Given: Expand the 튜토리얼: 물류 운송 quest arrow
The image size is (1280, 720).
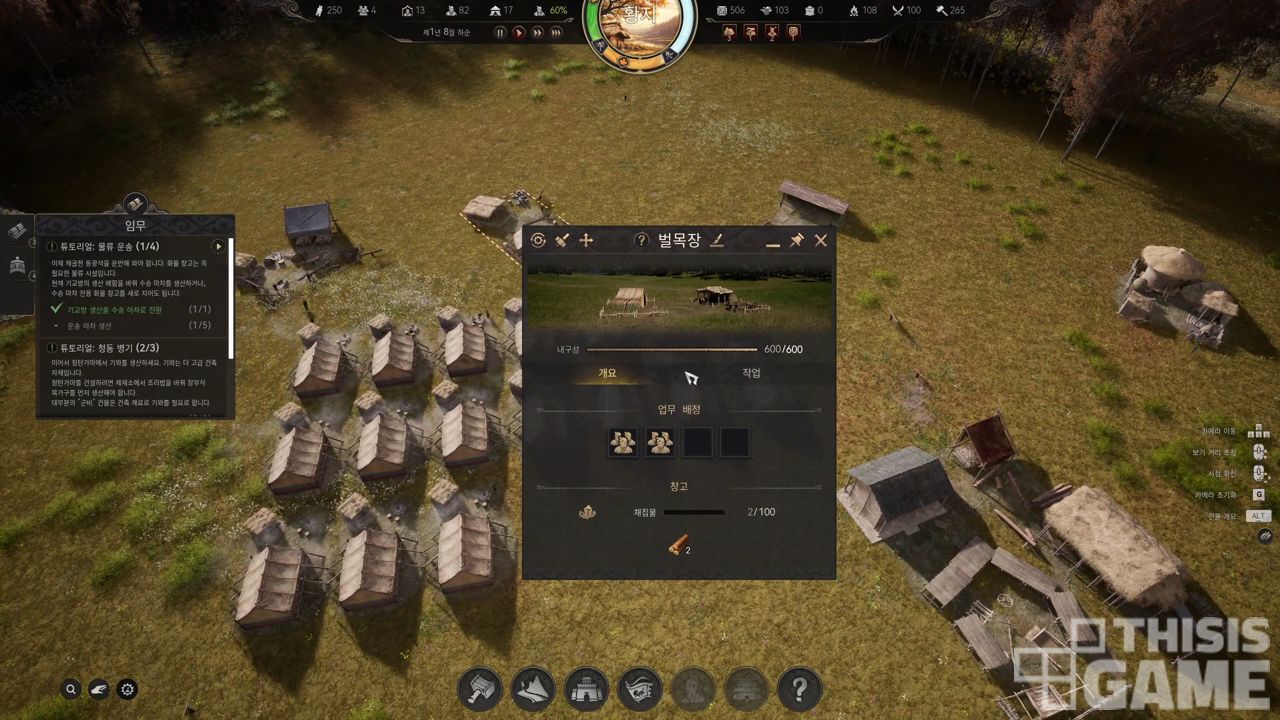Looking at the screenshot, I should pos(218,246).
